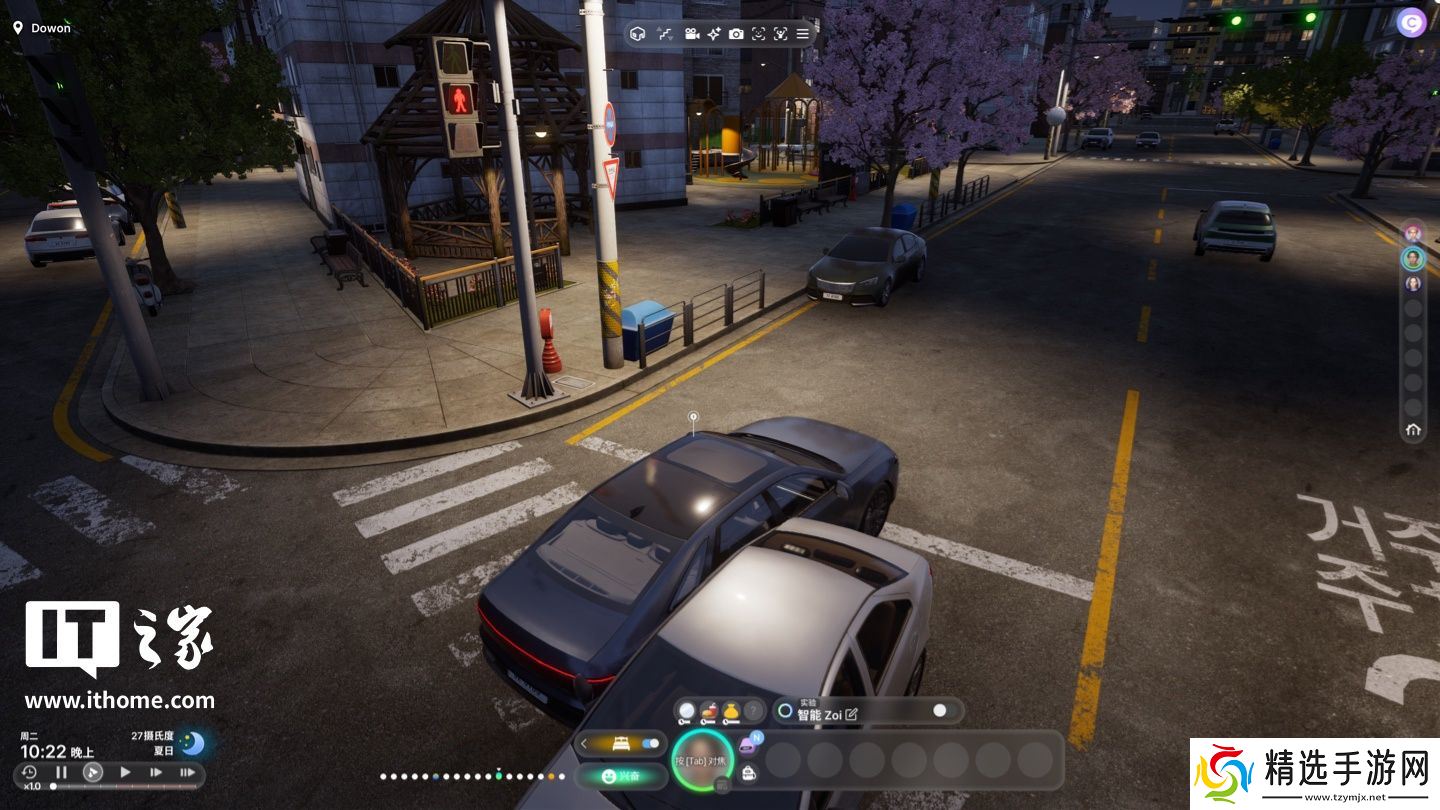Click the green excited mood button
The height and width of the screenshot is (810, 1440).
click(x=621, y=775)
